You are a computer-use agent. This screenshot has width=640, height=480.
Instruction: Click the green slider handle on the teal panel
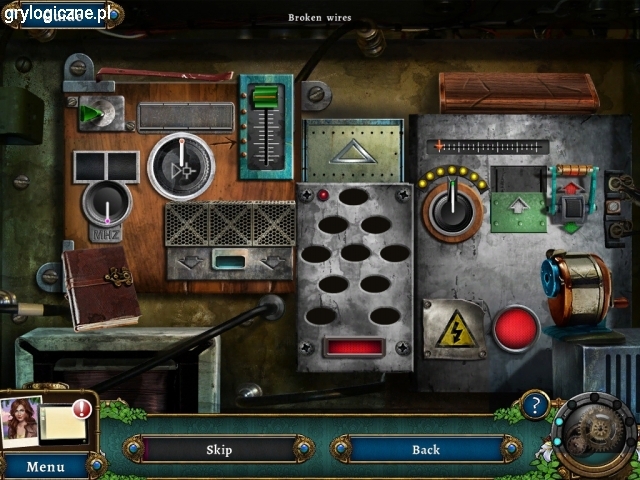coord(264,97)
